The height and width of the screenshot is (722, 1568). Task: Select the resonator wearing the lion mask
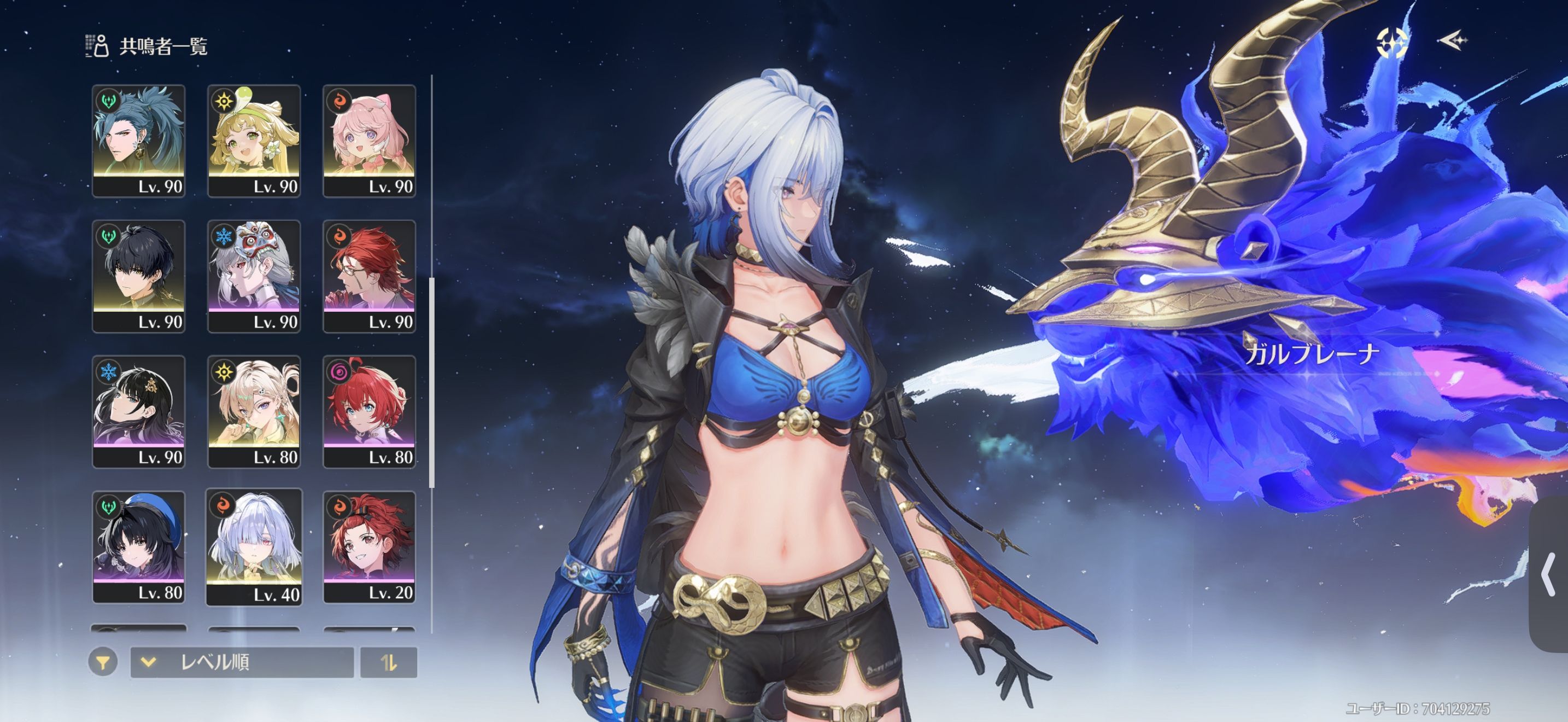[254, 276]
